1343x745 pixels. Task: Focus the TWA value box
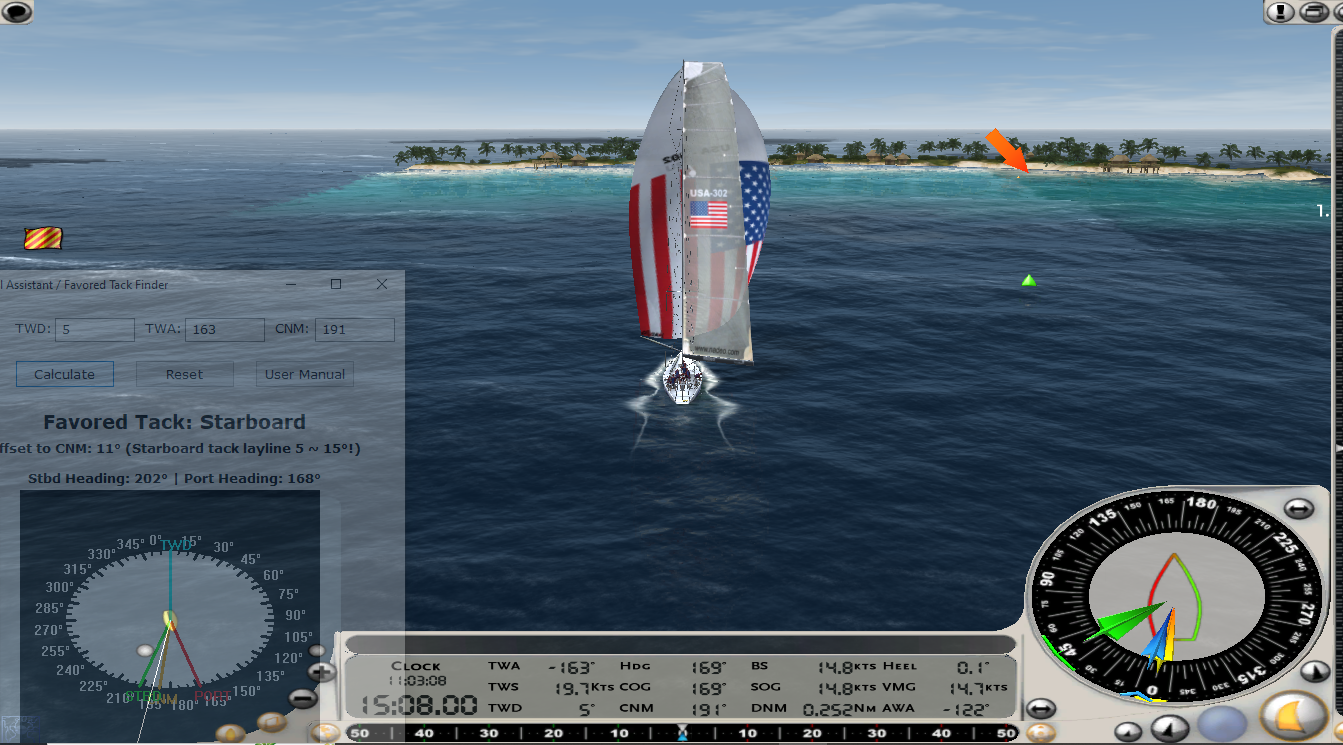[224, 329]
